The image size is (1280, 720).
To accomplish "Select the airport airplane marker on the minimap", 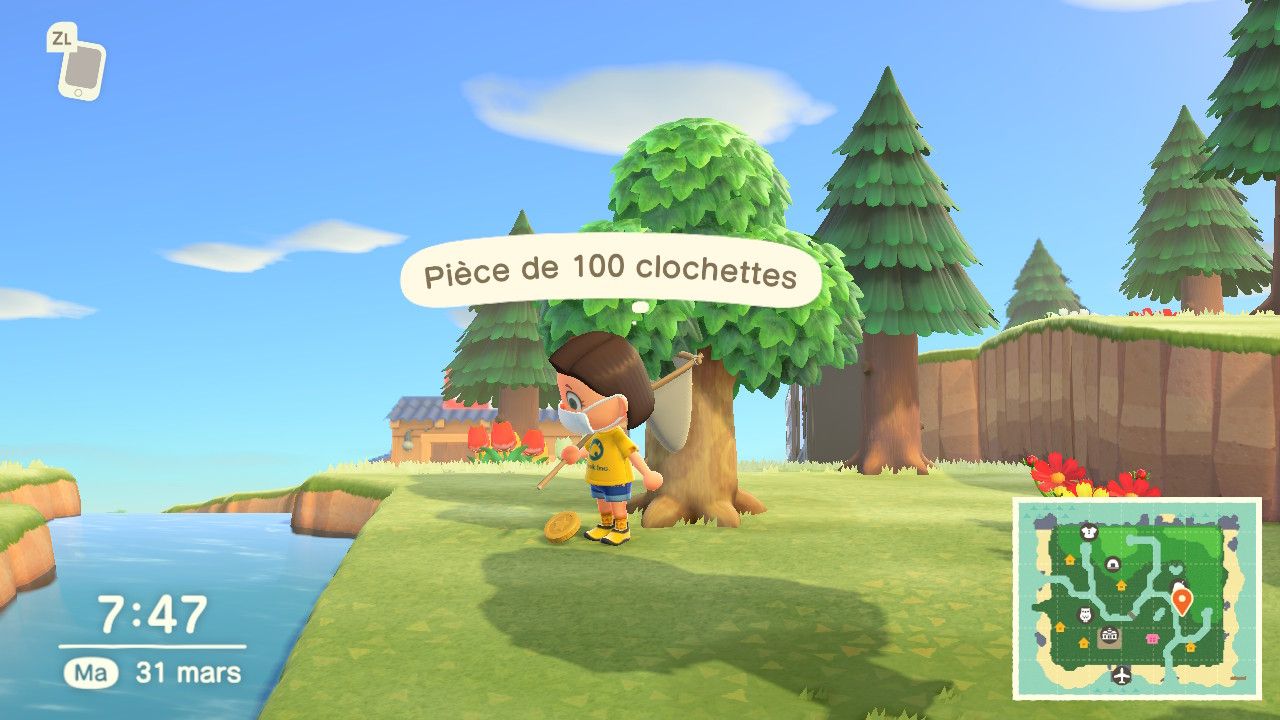I will (x=1120, y=673).
